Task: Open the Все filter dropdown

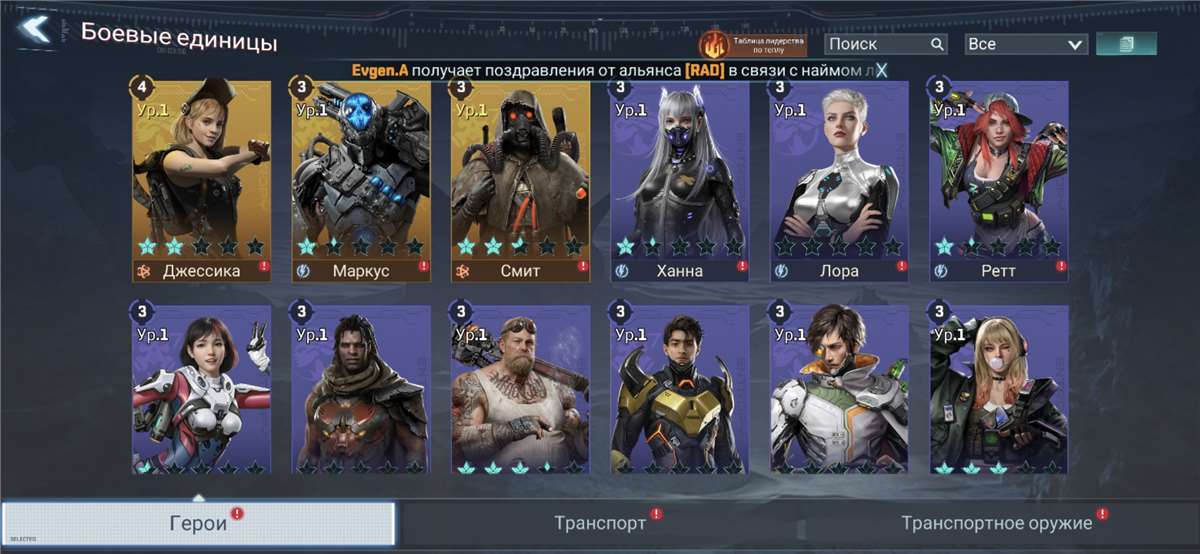Action: pos(1025,44)
